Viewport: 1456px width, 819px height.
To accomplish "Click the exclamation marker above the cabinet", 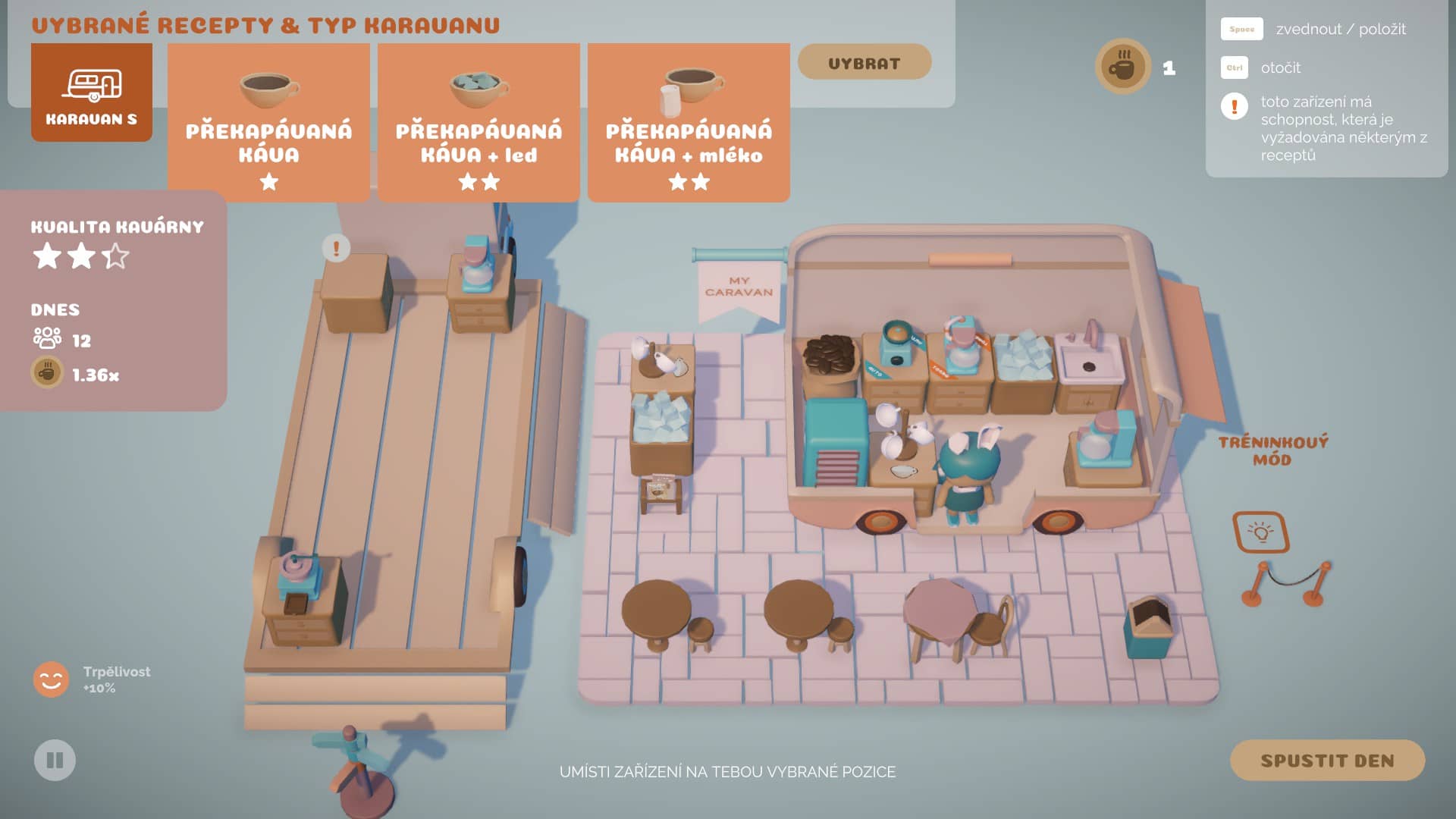I will 336,248.
